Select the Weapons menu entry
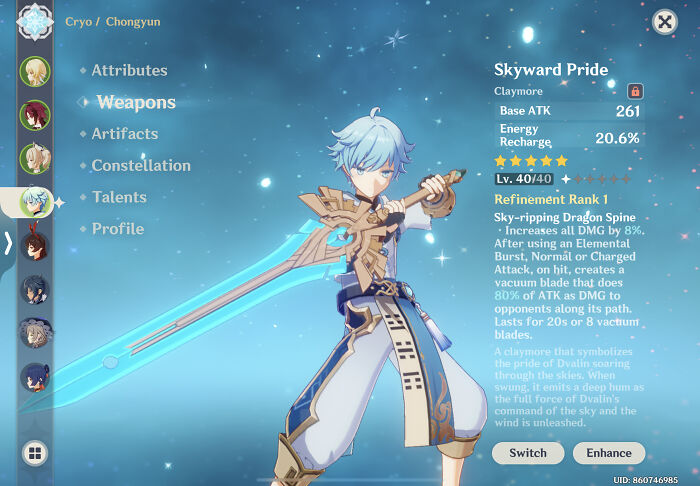Viewport: 700px width, 486px height. (x=136, y=102)
